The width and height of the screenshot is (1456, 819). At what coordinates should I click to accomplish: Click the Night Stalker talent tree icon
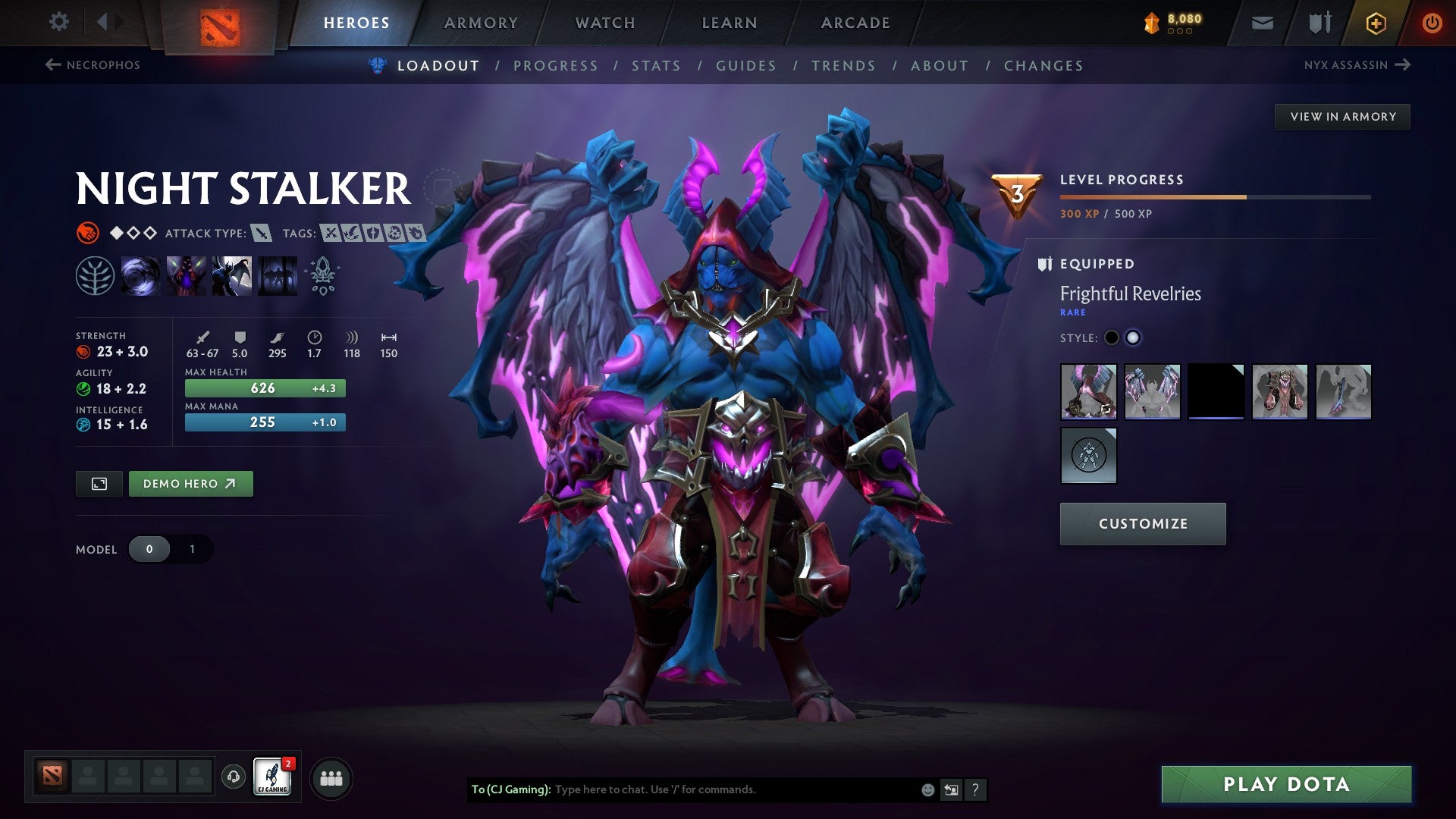[x=95, y=277]
